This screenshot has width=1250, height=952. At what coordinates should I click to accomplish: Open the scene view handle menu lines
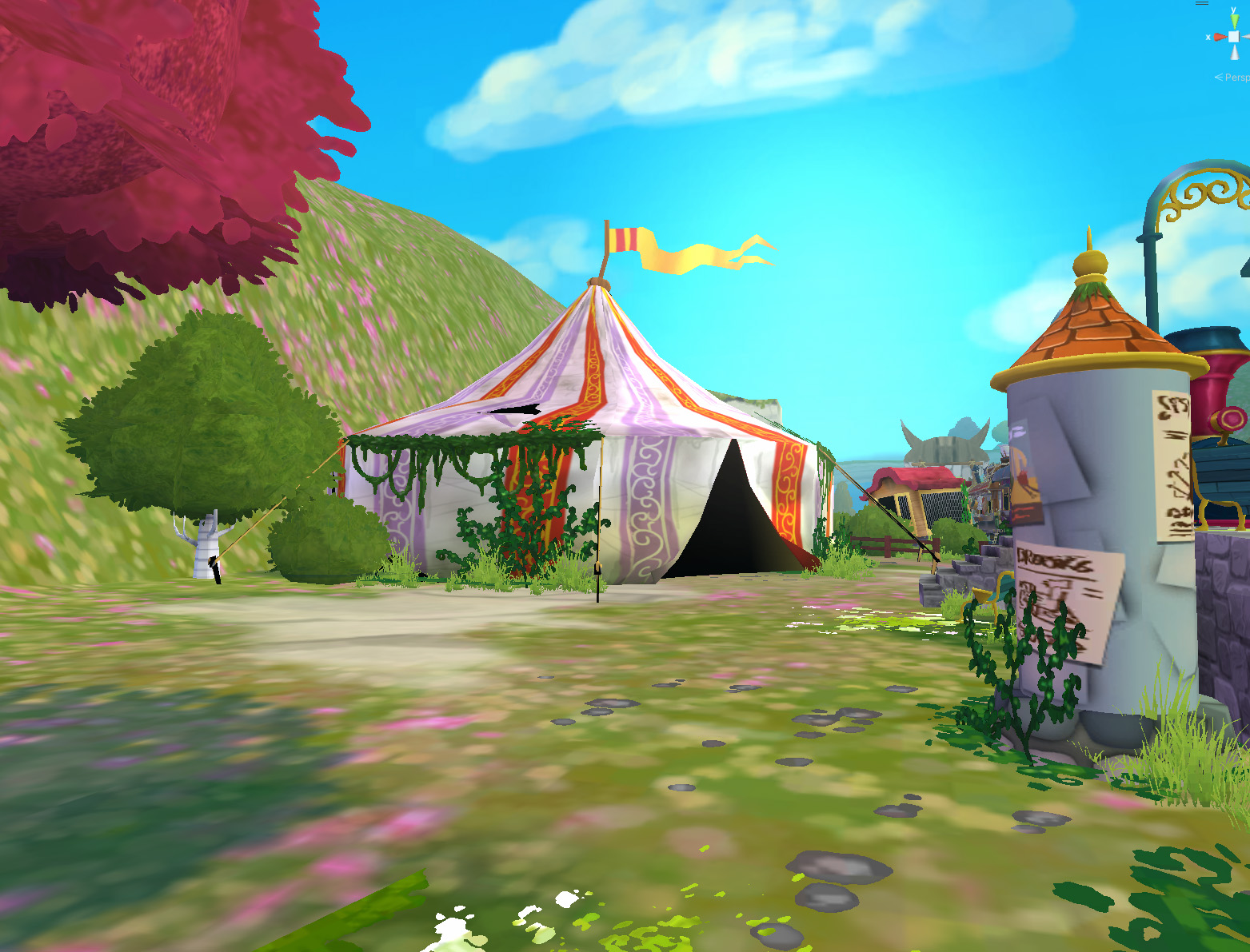[1202, 3]
